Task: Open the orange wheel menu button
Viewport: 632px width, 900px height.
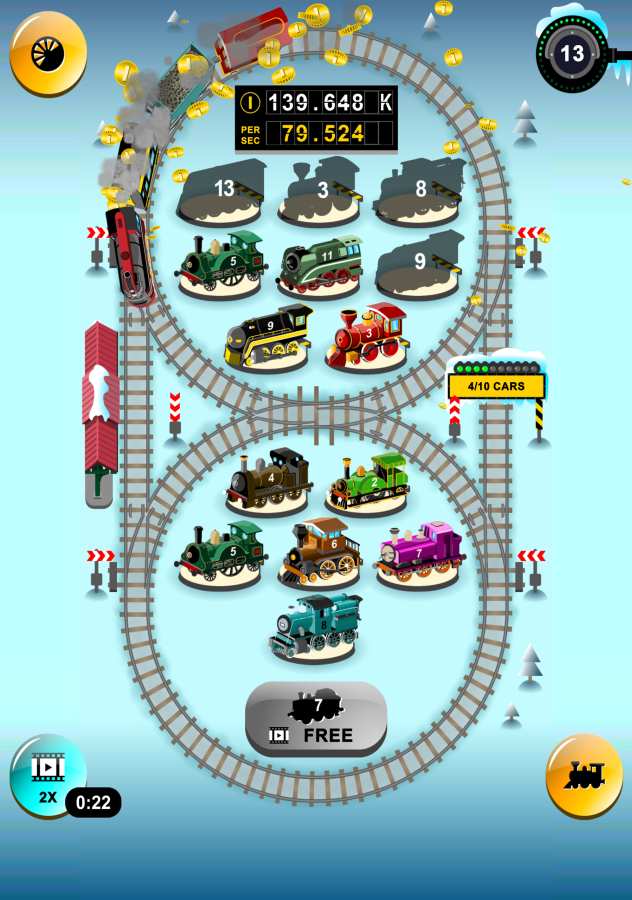Action: (x=48, y=53)
